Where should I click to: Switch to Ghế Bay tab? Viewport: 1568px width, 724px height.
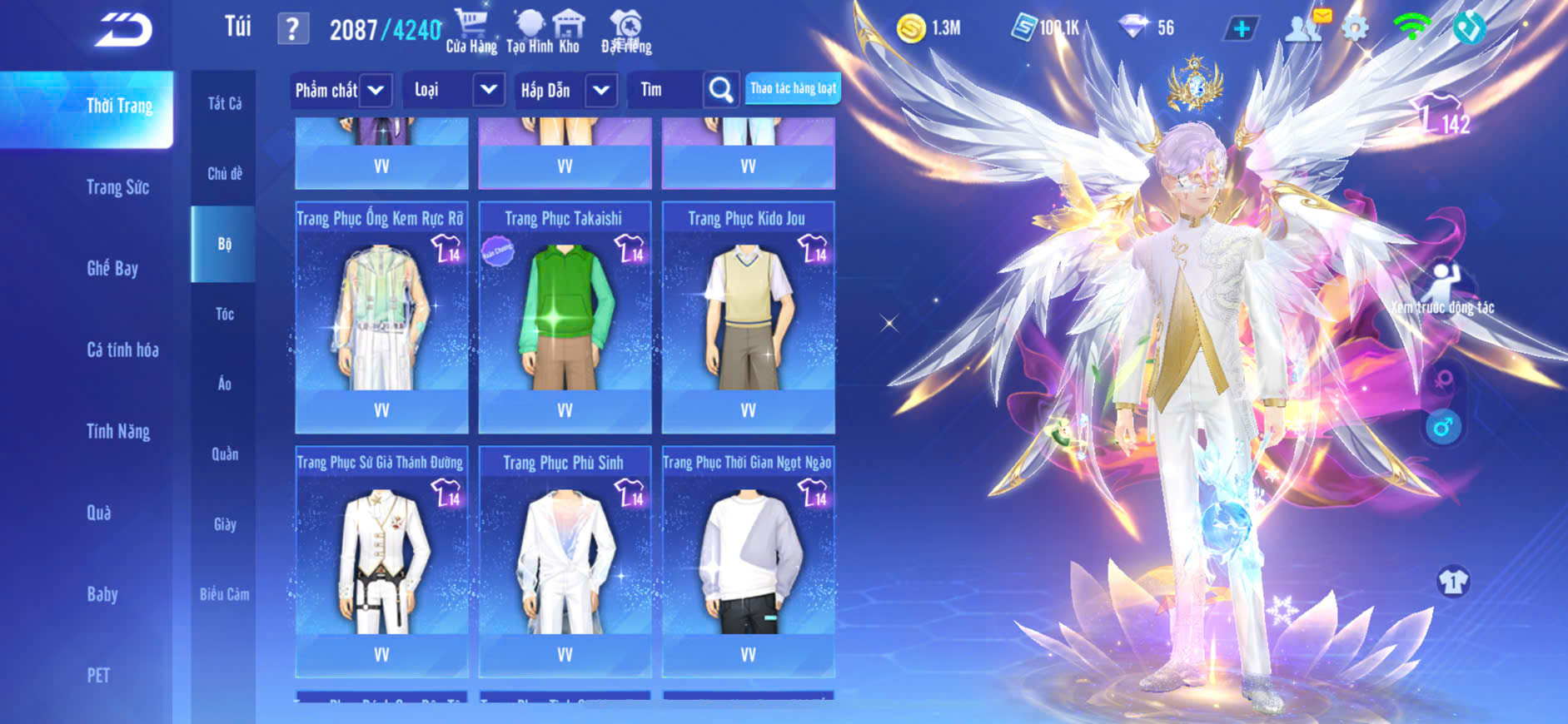click(x=112, y=268)
